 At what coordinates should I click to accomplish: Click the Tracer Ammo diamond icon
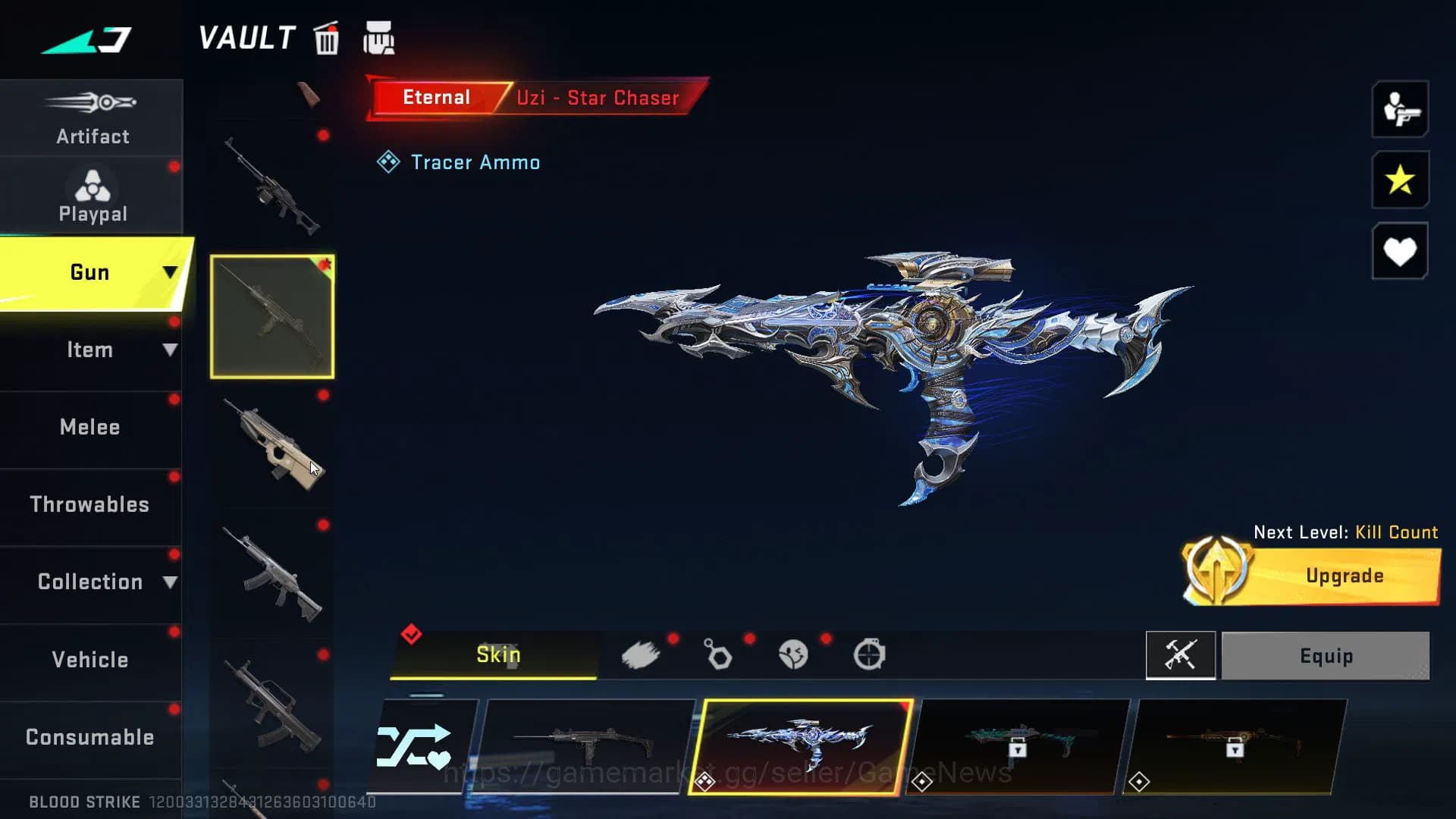(x=389, y=162)
